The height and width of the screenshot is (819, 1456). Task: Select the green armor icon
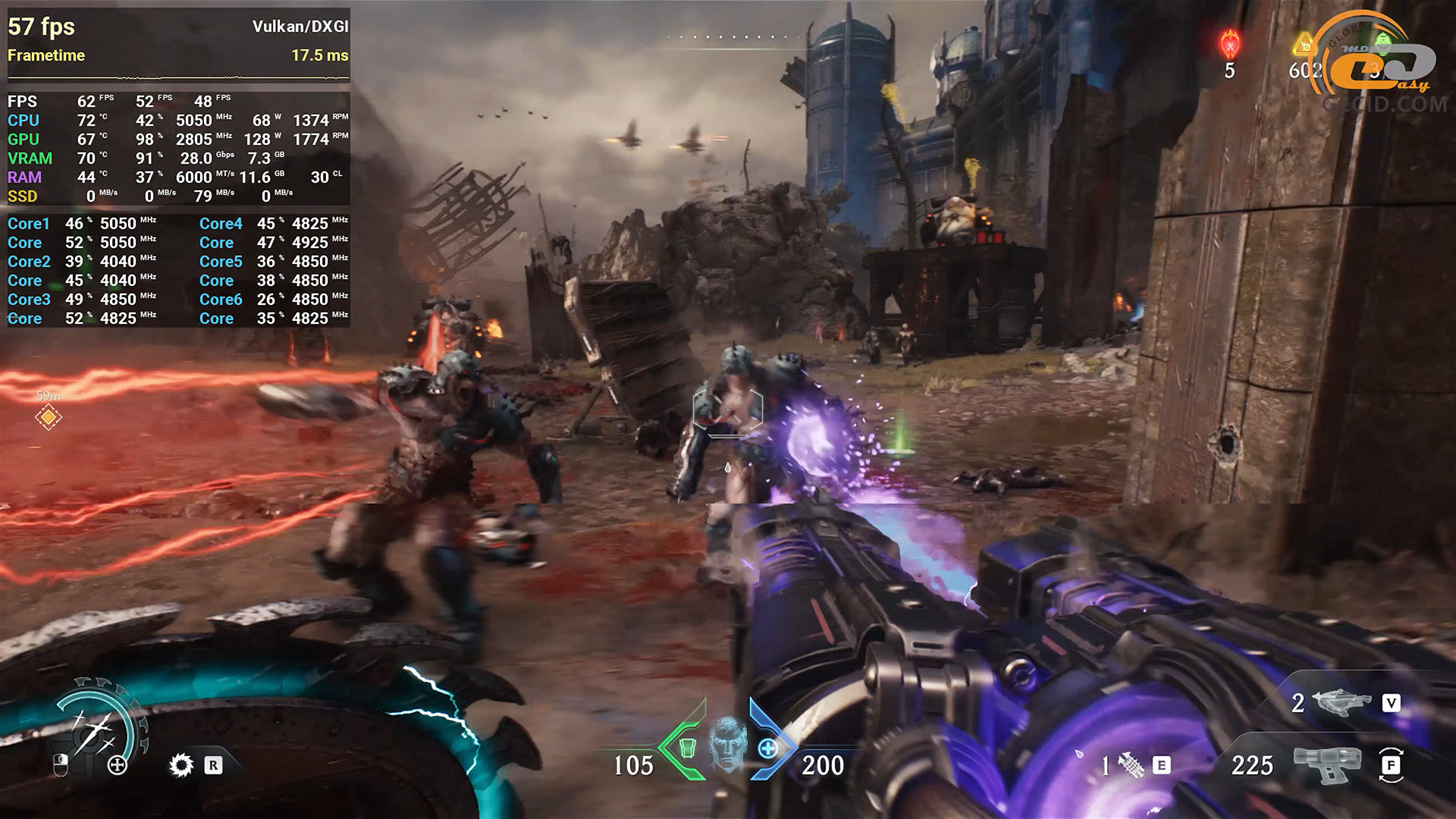686,748
